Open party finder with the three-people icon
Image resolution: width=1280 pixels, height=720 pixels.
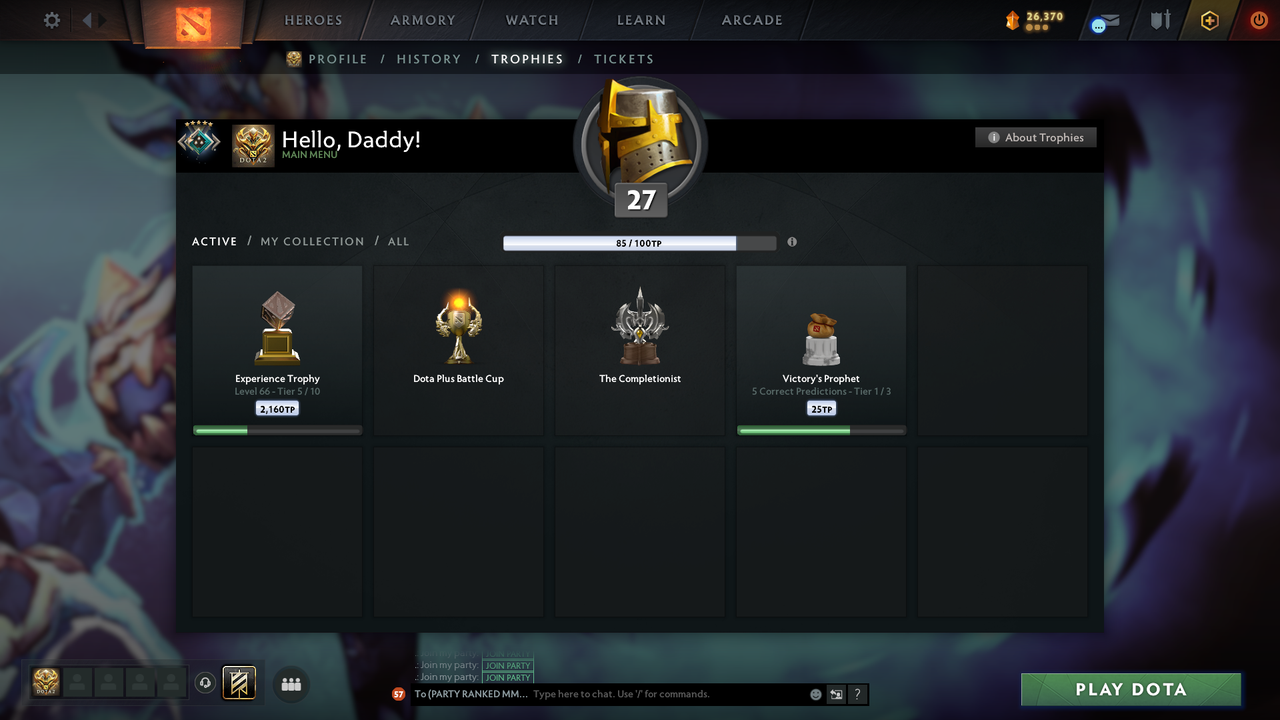290,684
